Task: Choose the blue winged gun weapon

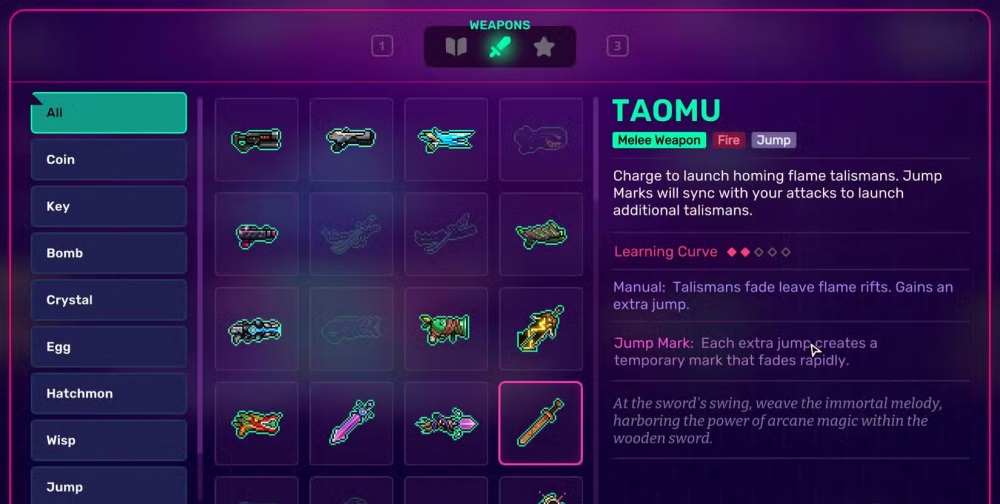Action: coord(446,140)
